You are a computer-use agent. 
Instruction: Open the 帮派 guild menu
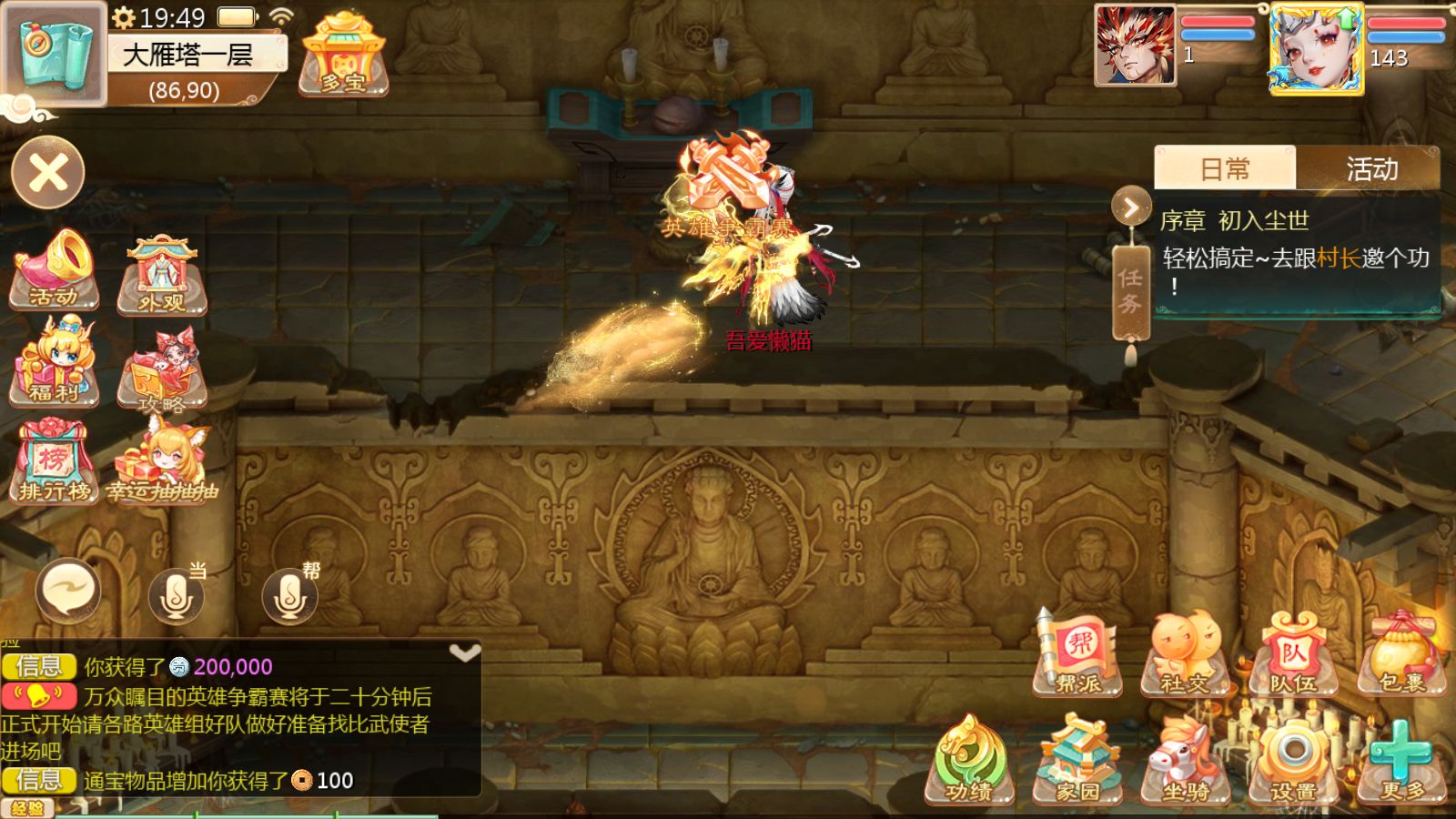point(1079,655)
